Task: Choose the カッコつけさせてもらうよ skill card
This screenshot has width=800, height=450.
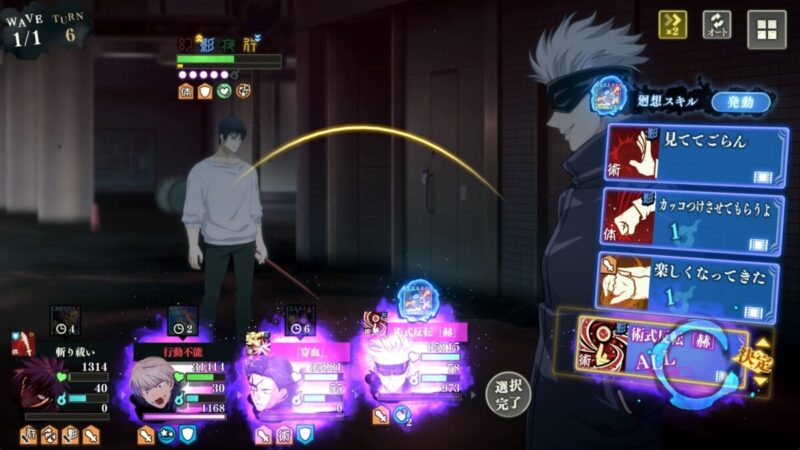Action: coord(696,216)
